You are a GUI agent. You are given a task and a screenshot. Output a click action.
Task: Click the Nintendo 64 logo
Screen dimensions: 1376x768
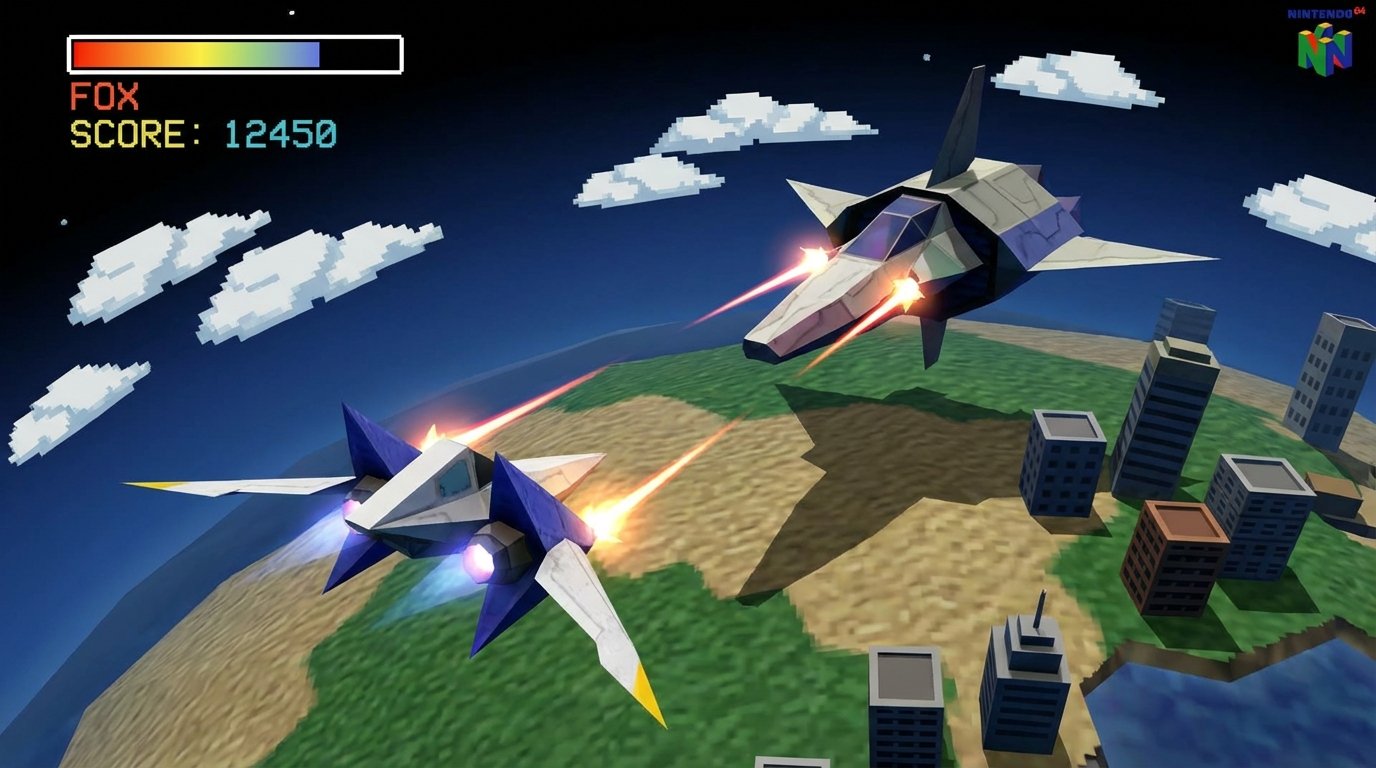pyautogui.click(x=1326, y=43)
